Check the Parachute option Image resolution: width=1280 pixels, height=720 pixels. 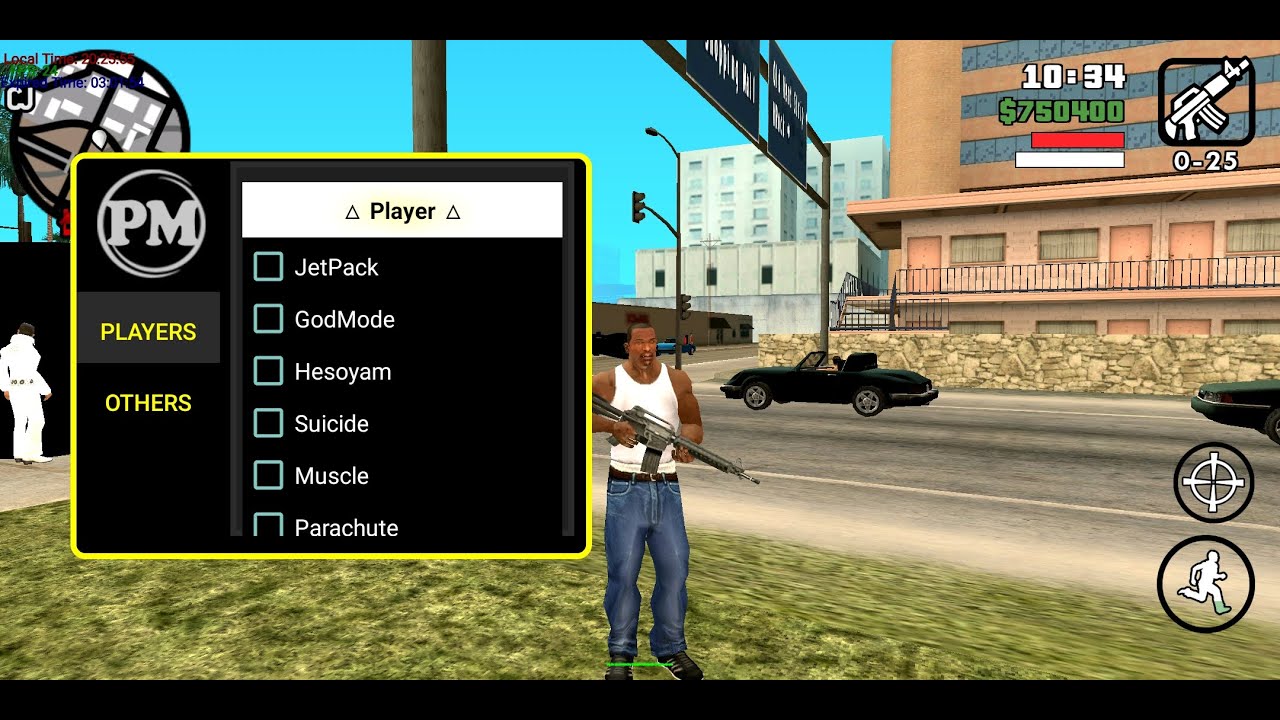point(269,525)
